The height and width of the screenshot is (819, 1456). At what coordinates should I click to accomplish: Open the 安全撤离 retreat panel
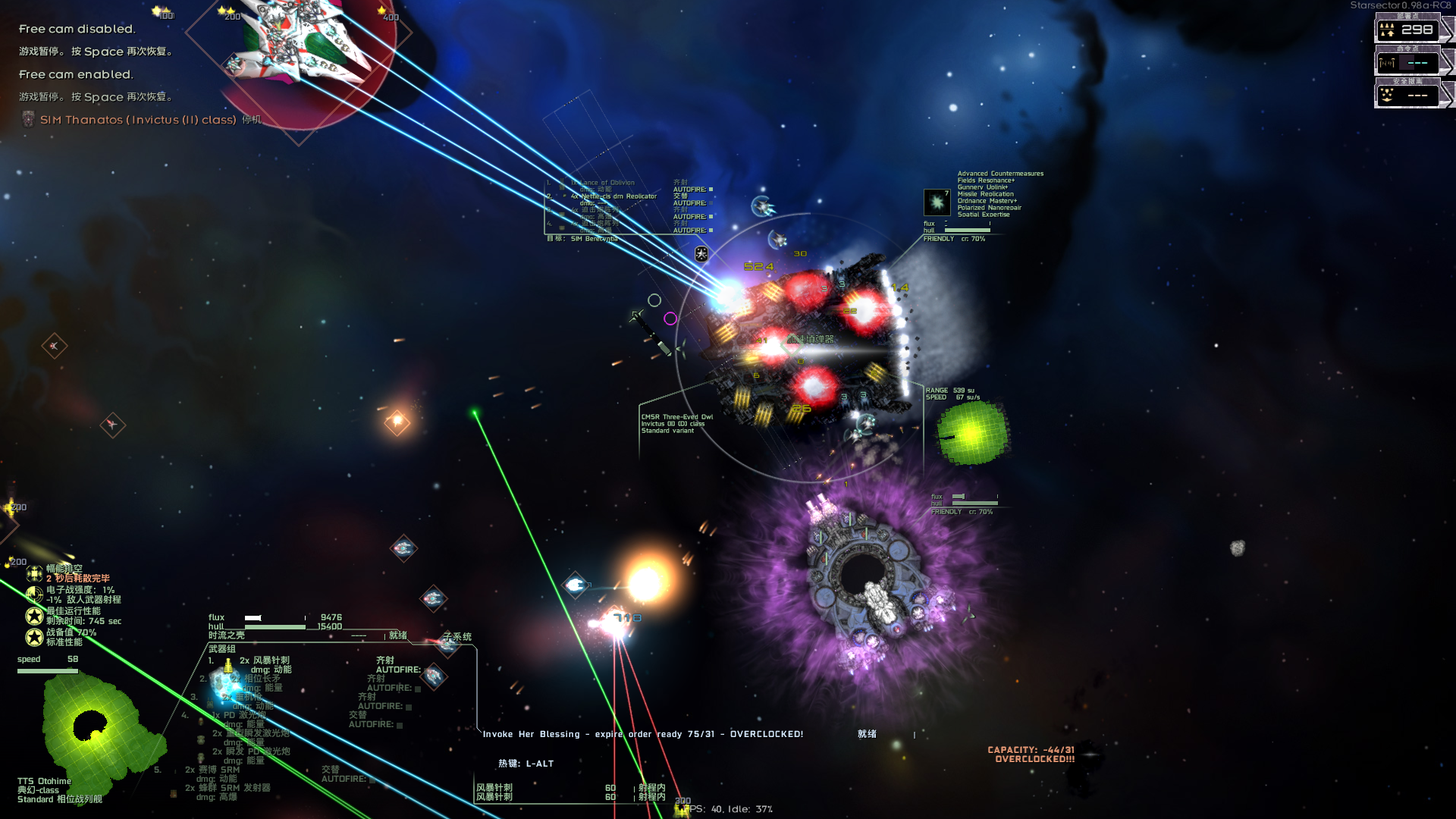[x=1407, y=95]
